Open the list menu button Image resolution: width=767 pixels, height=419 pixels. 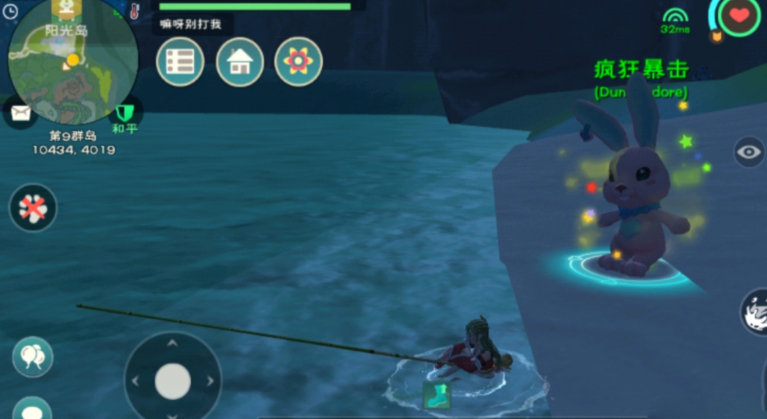point(180,61)
